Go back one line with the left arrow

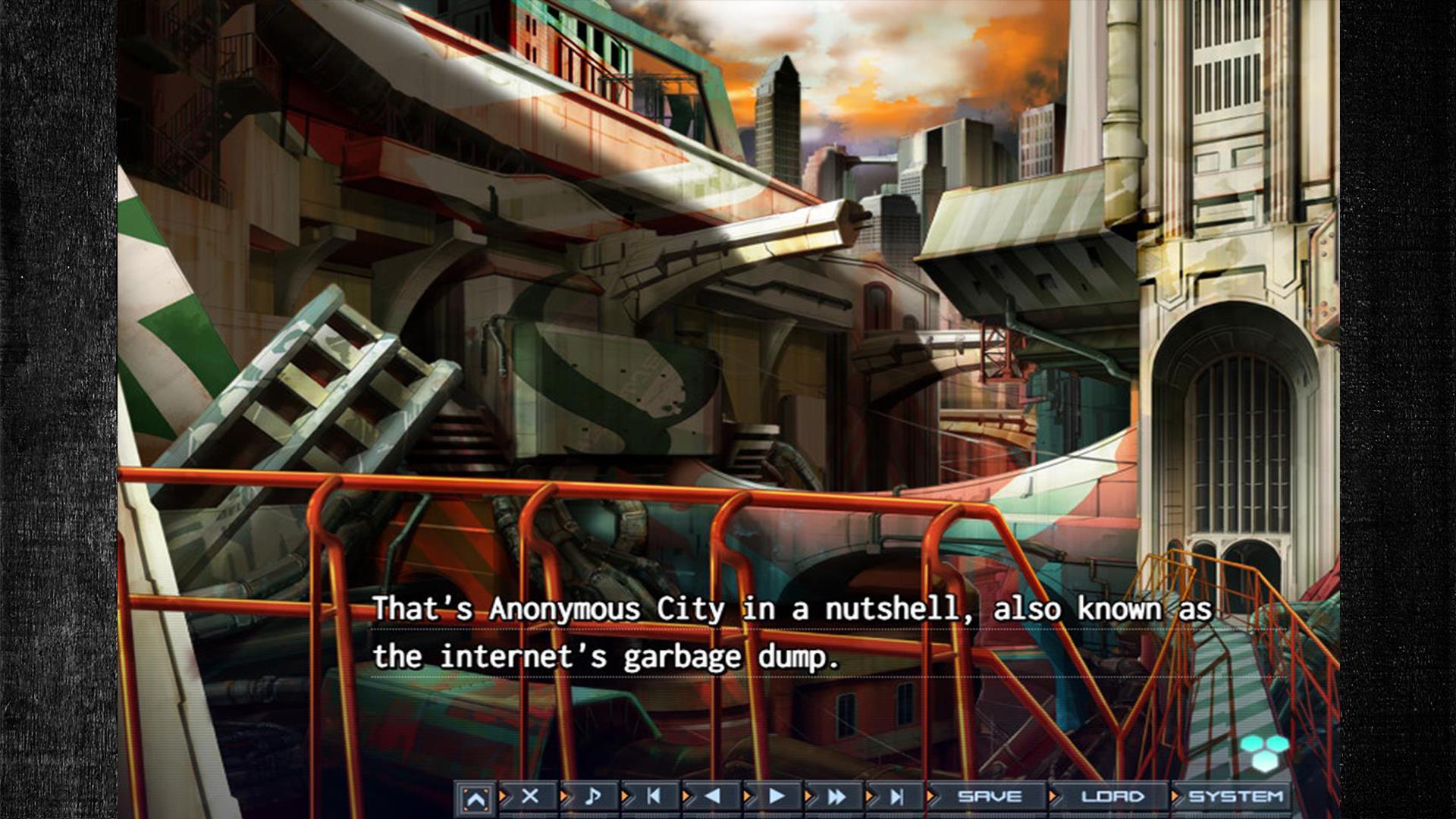click(x=713, y=796)
